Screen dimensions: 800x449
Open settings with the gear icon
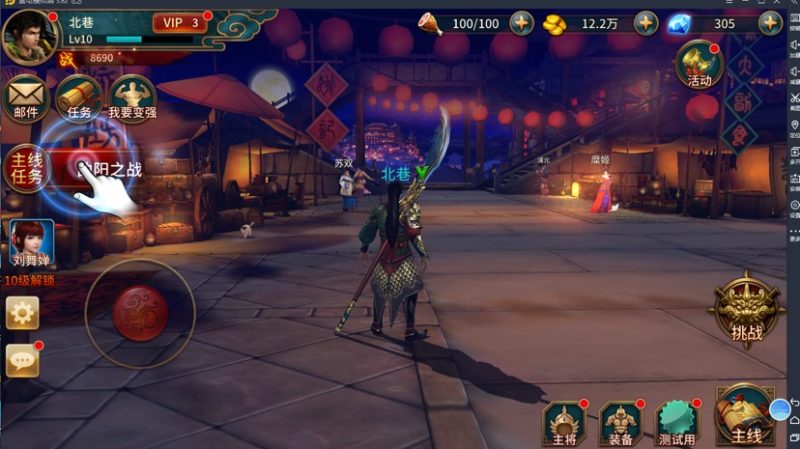(22, 313)
